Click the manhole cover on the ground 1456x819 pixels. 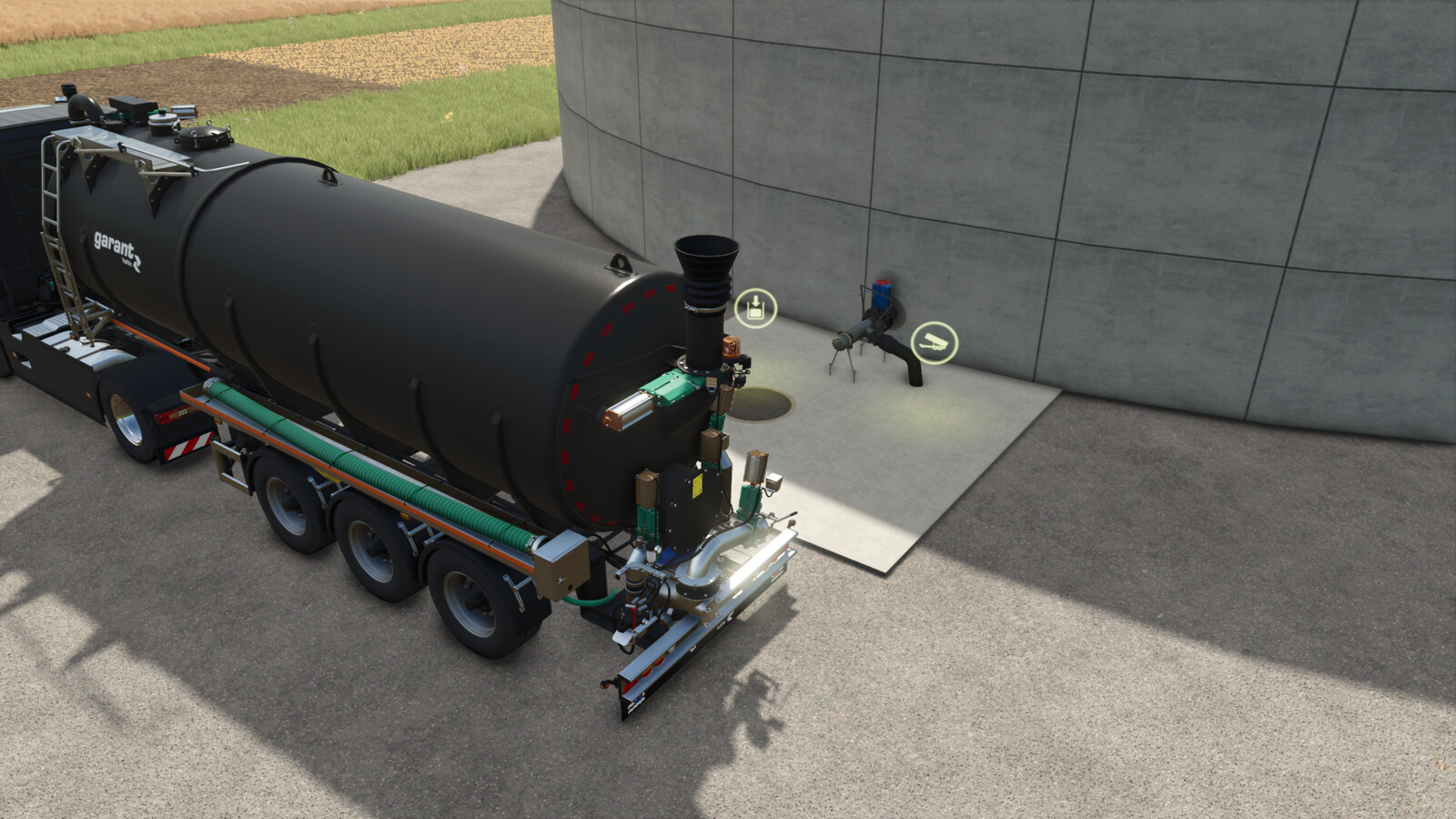coord(761,404)
